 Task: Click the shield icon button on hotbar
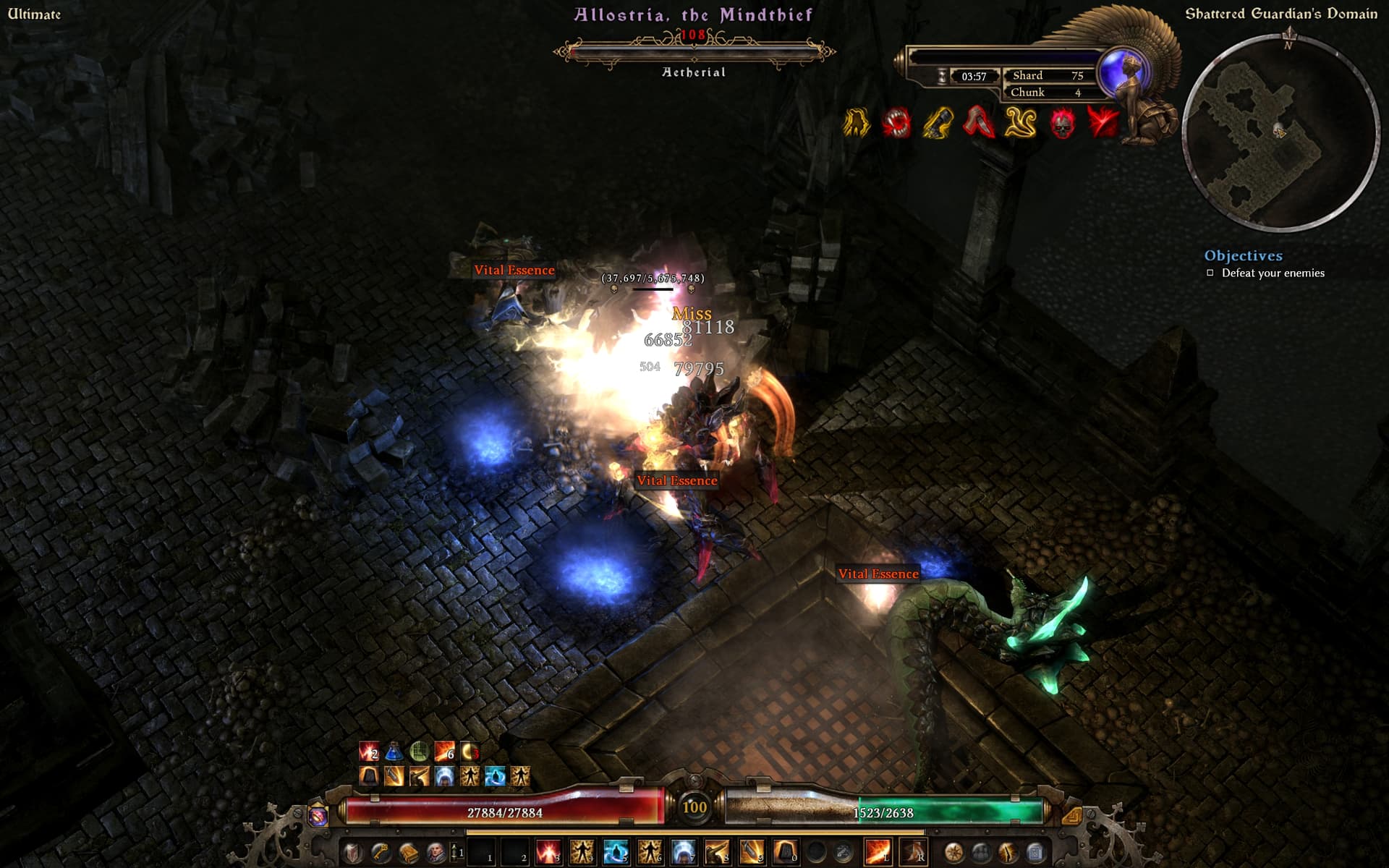352,852
